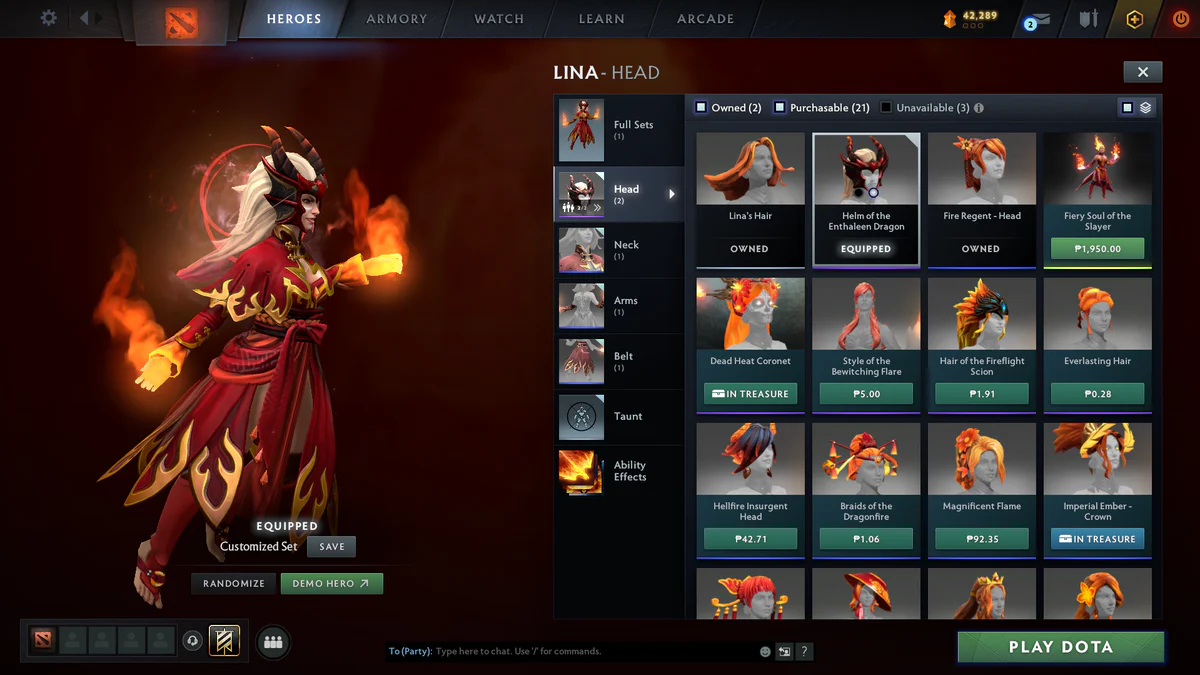Image resolution: width=1200 pixels, height=675 pixels.
Task: Select the Full Sets category
Action: [x=618, y=130]
